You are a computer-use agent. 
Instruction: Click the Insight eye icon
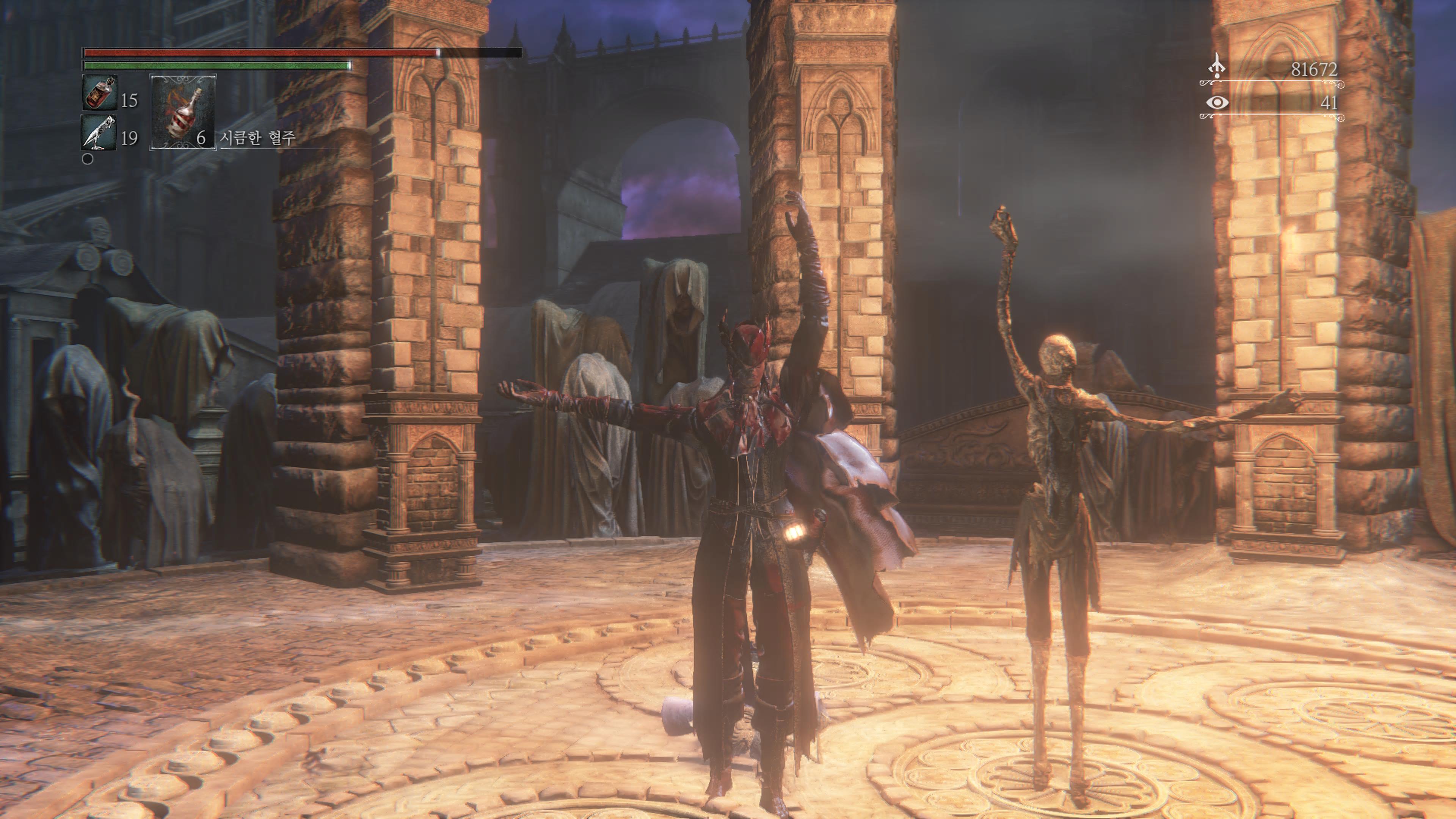pos(1217,102)
